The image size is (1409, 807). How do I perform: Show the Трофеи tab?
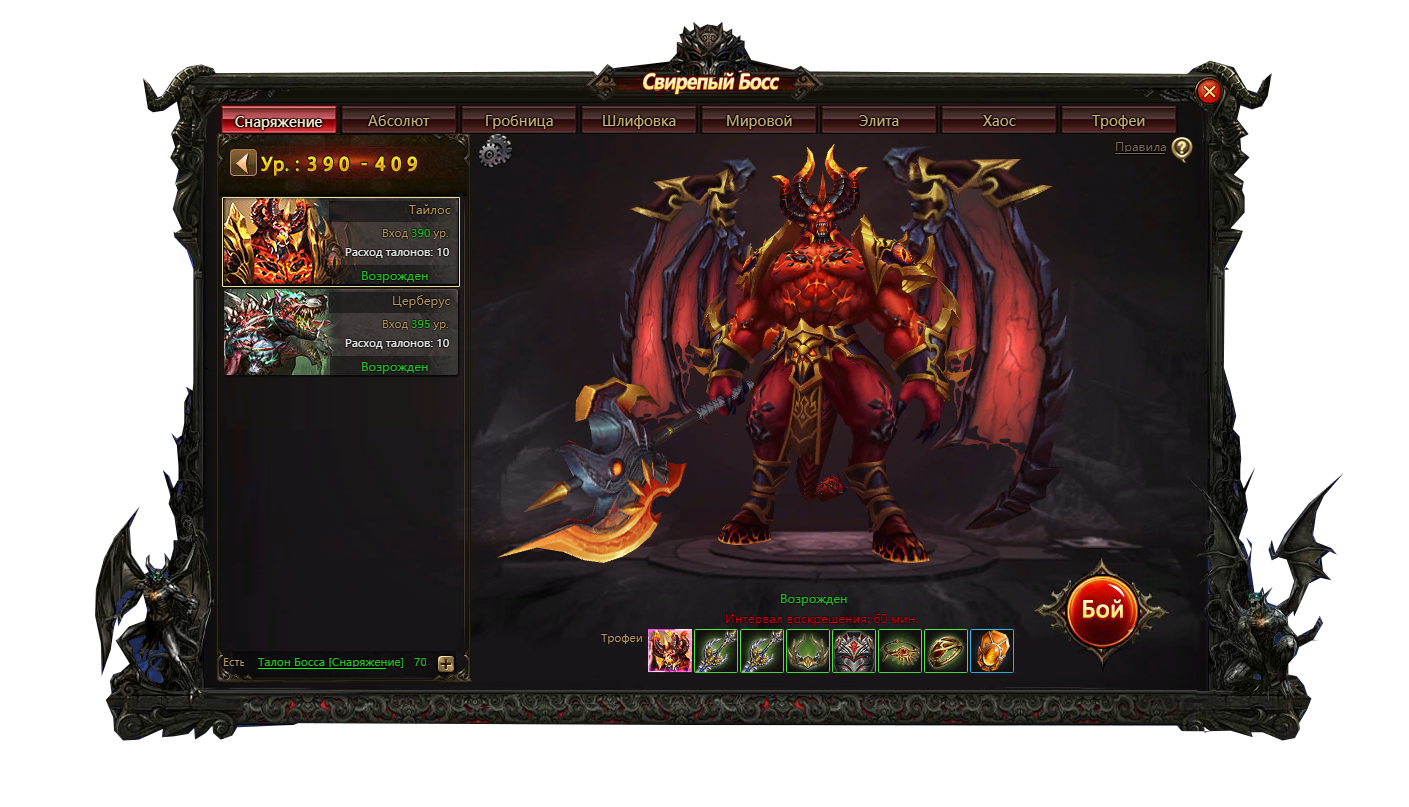point(1118,121)
